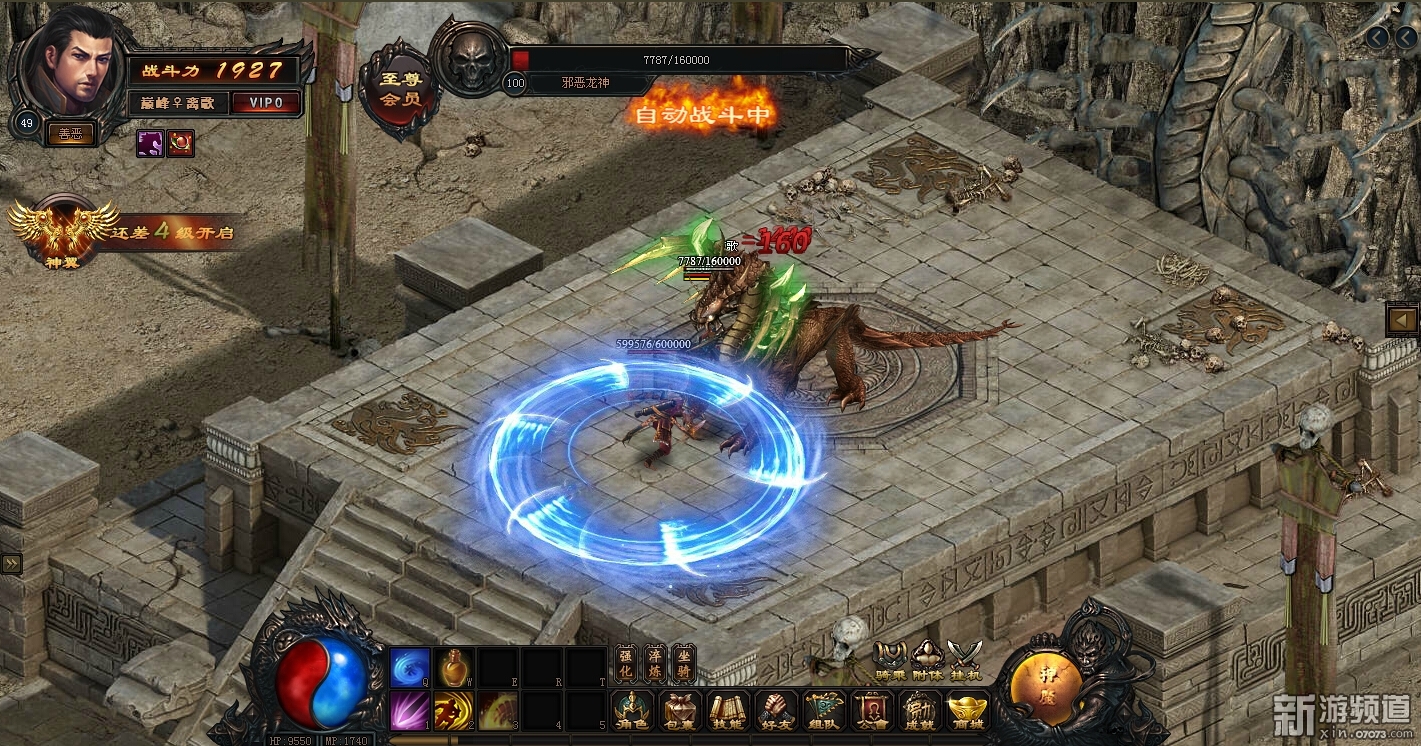Open the 坐骑 mount button
The width and height of the screenshot is (1421, 746).
point(683,663)
